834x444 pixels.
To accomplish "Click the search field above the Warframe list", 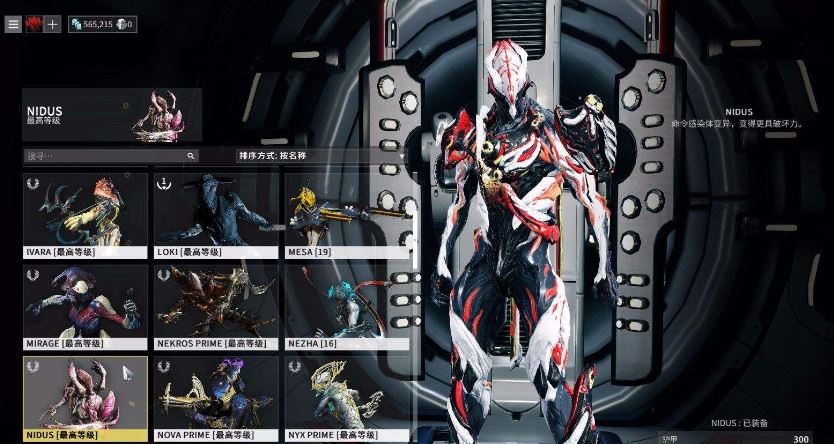I will pos(110,156).
